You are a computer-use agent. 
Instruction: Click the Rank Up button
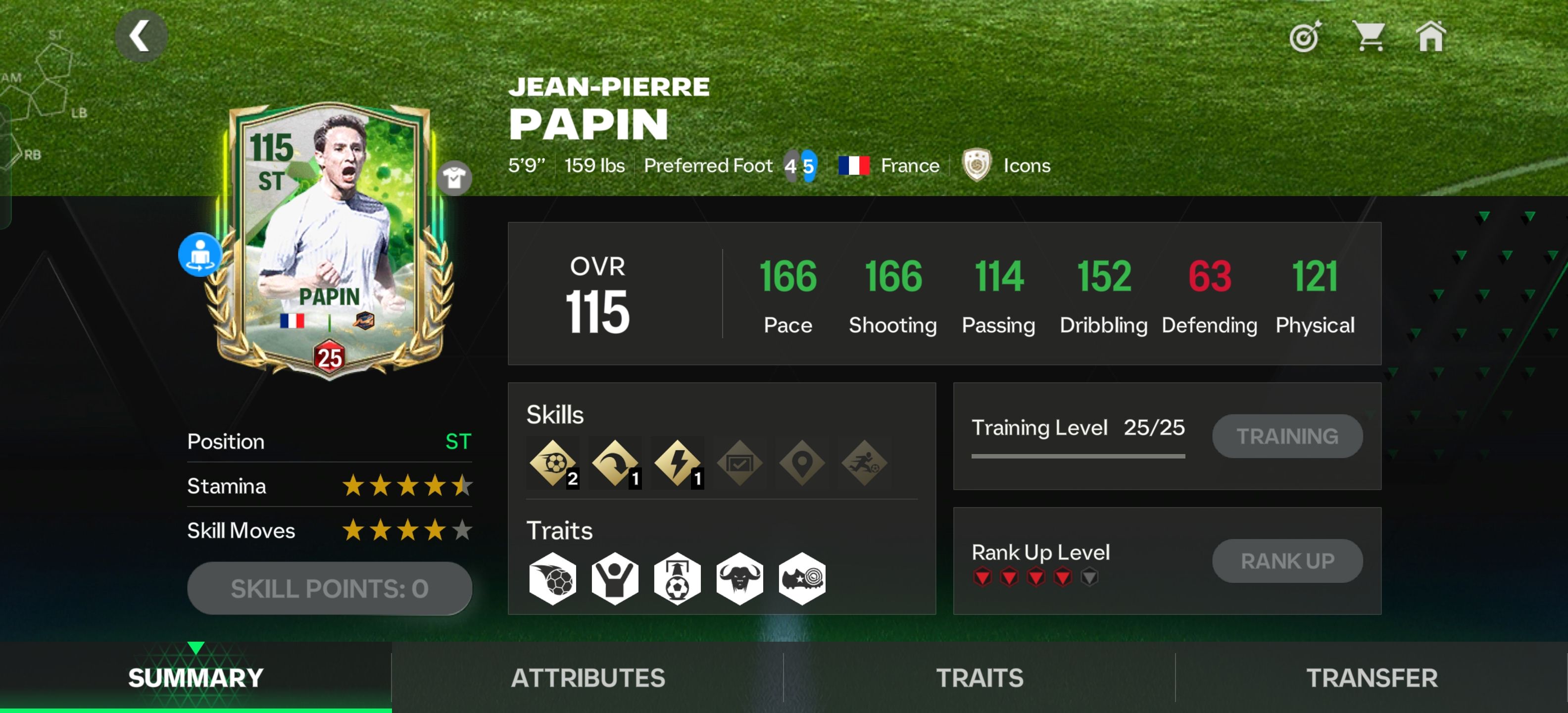click(x=1287, y=561)
